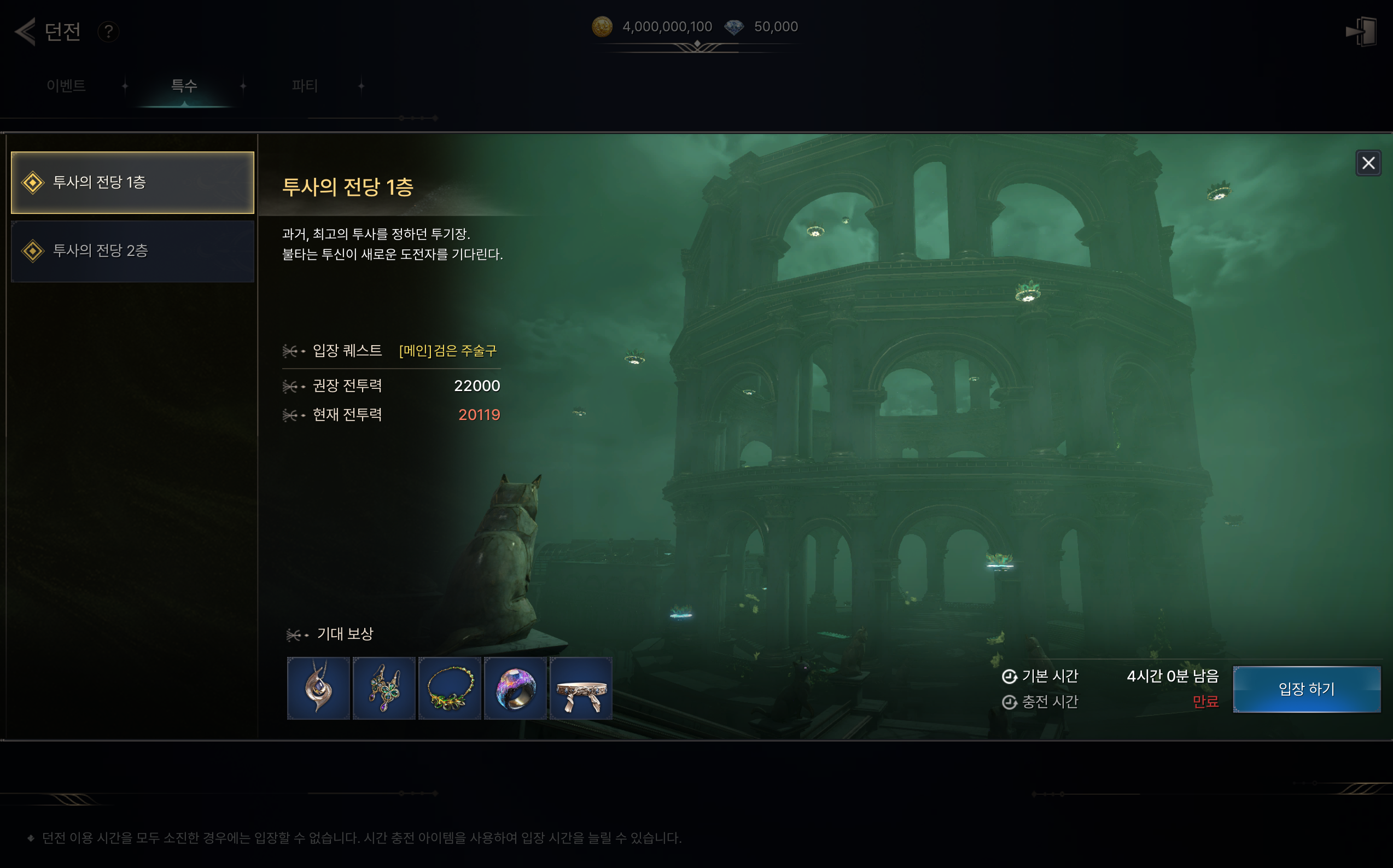The width and height of the screenshot is (1393, 868).
Task: View the green jeweled earrings reward
Action: (x=384, y=688)
